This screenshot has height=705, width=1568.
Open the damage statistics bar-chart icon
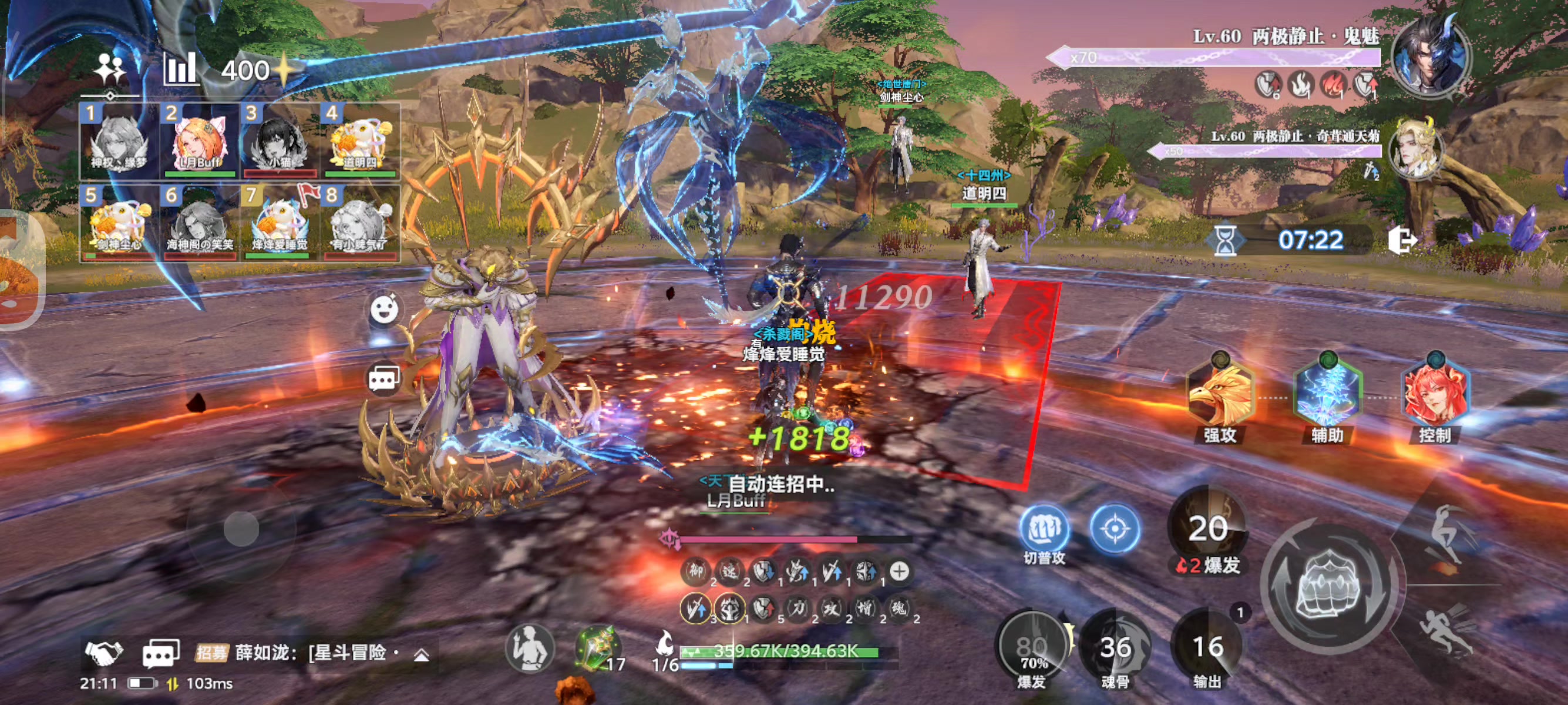coord(180,69)
